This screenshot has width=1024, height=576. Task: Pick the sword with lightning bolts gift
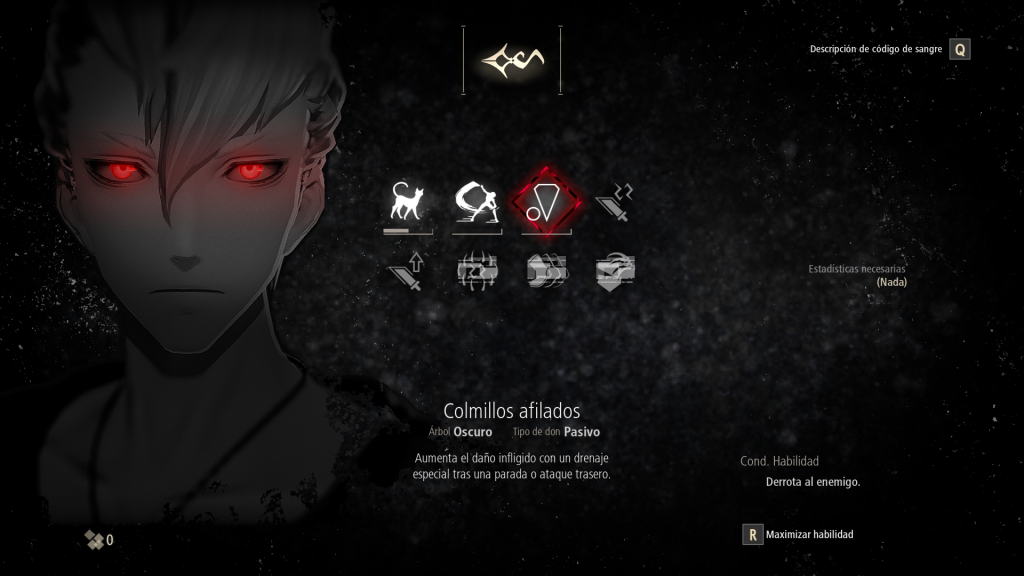coord(614,203)
